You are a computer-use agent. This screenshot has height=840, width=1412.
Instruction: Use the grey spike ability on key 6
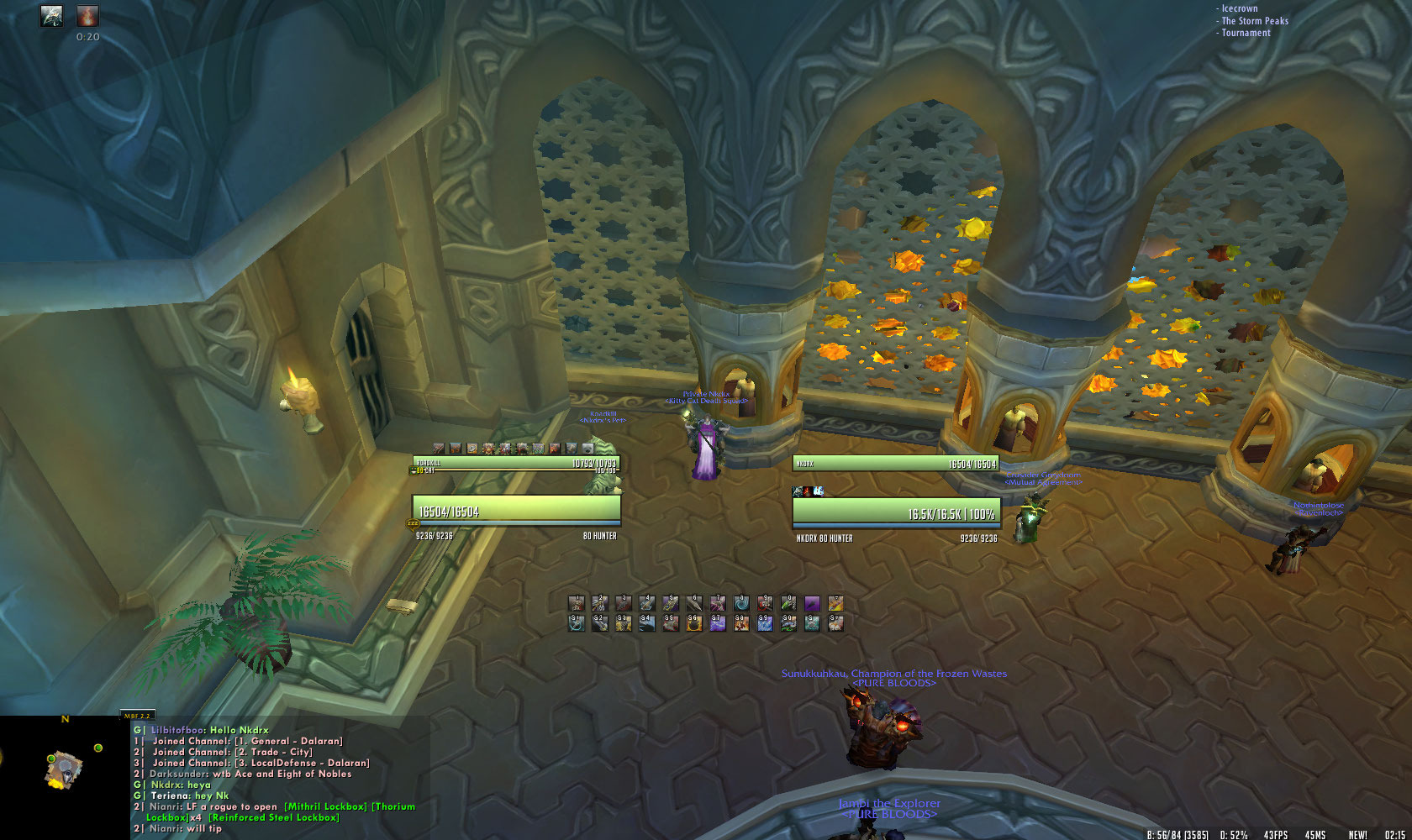pos(694,604)
